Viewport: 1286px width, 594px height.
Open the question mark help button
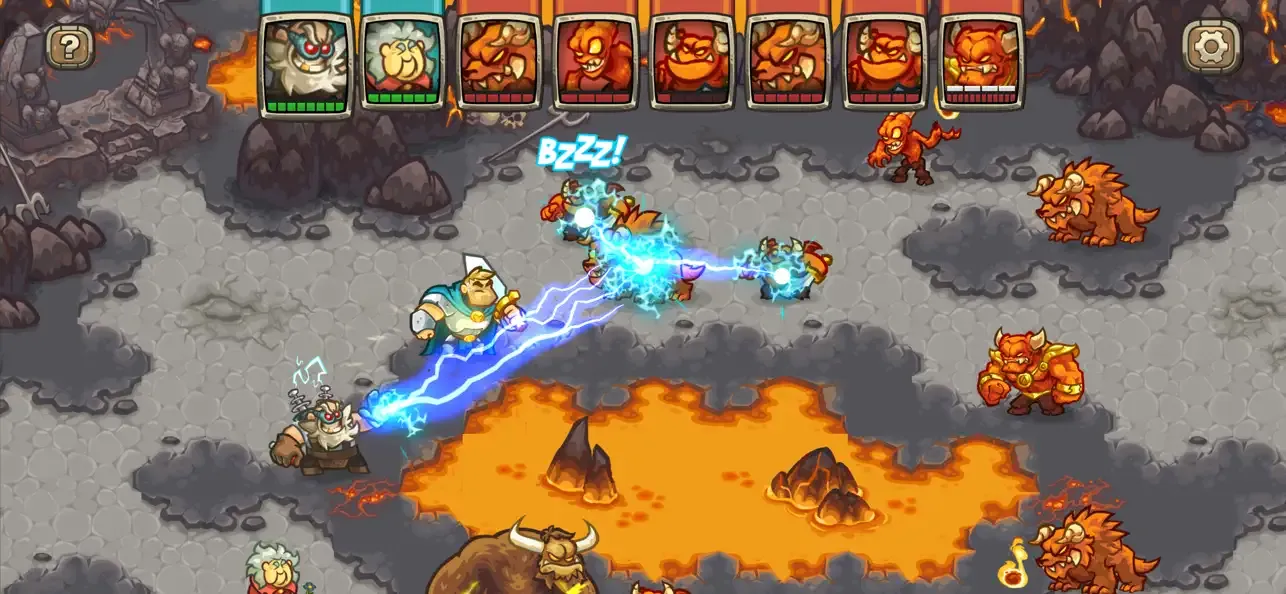click(x=70, y=46)
